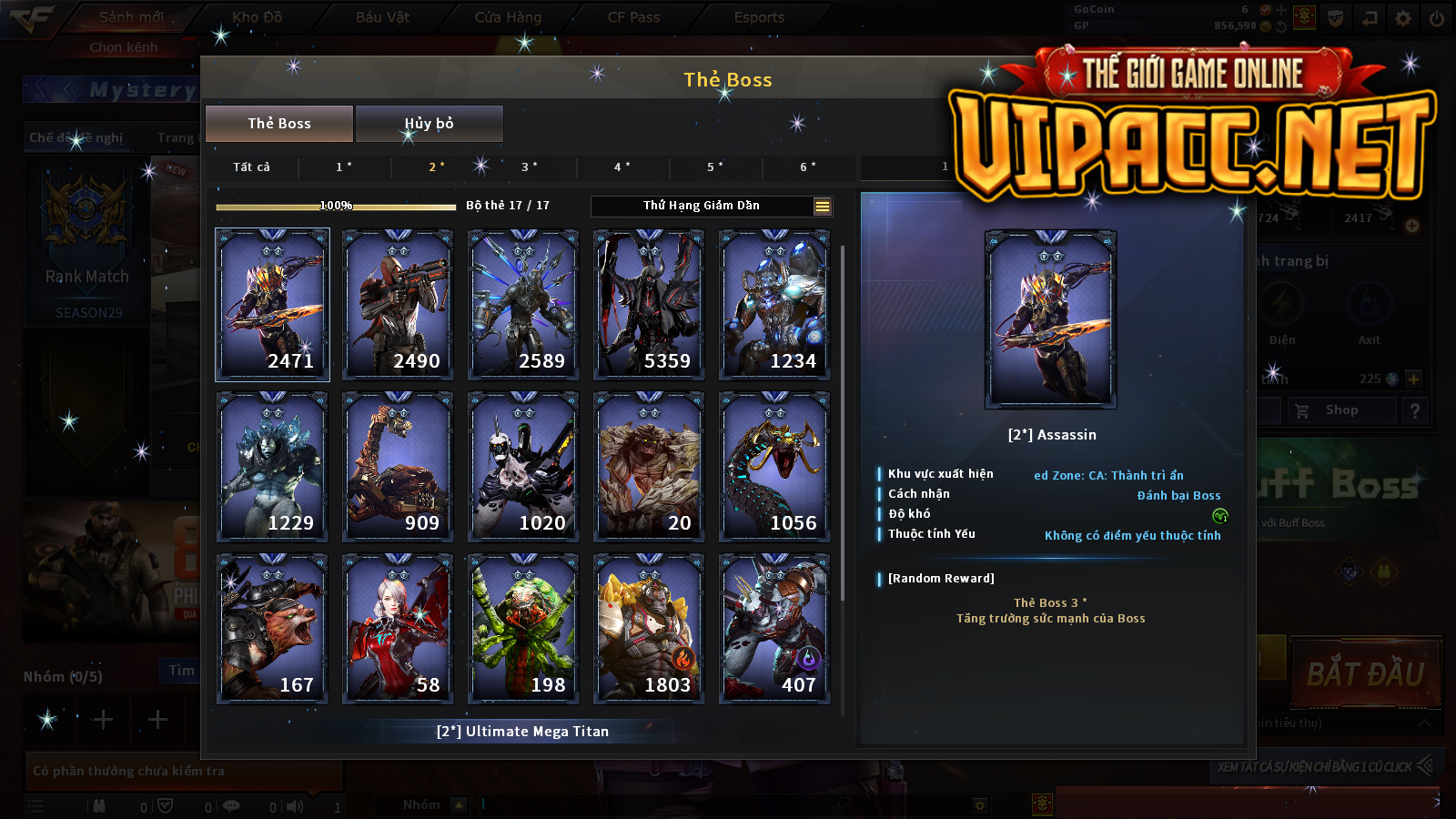
Task: Choose the green spider card with 198
Action: coord(523,628)
